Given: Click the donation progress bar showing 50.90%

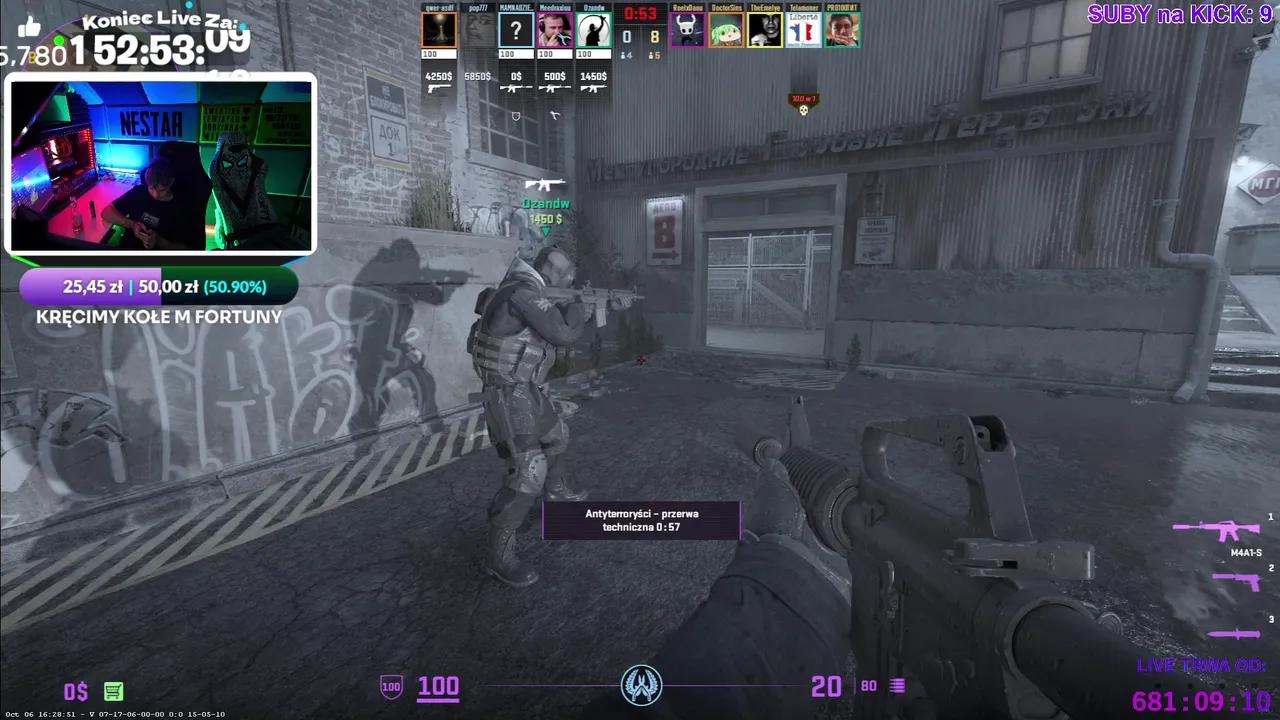Looking at the screenshot, I should pyautogui.click(x=160, y=287).
